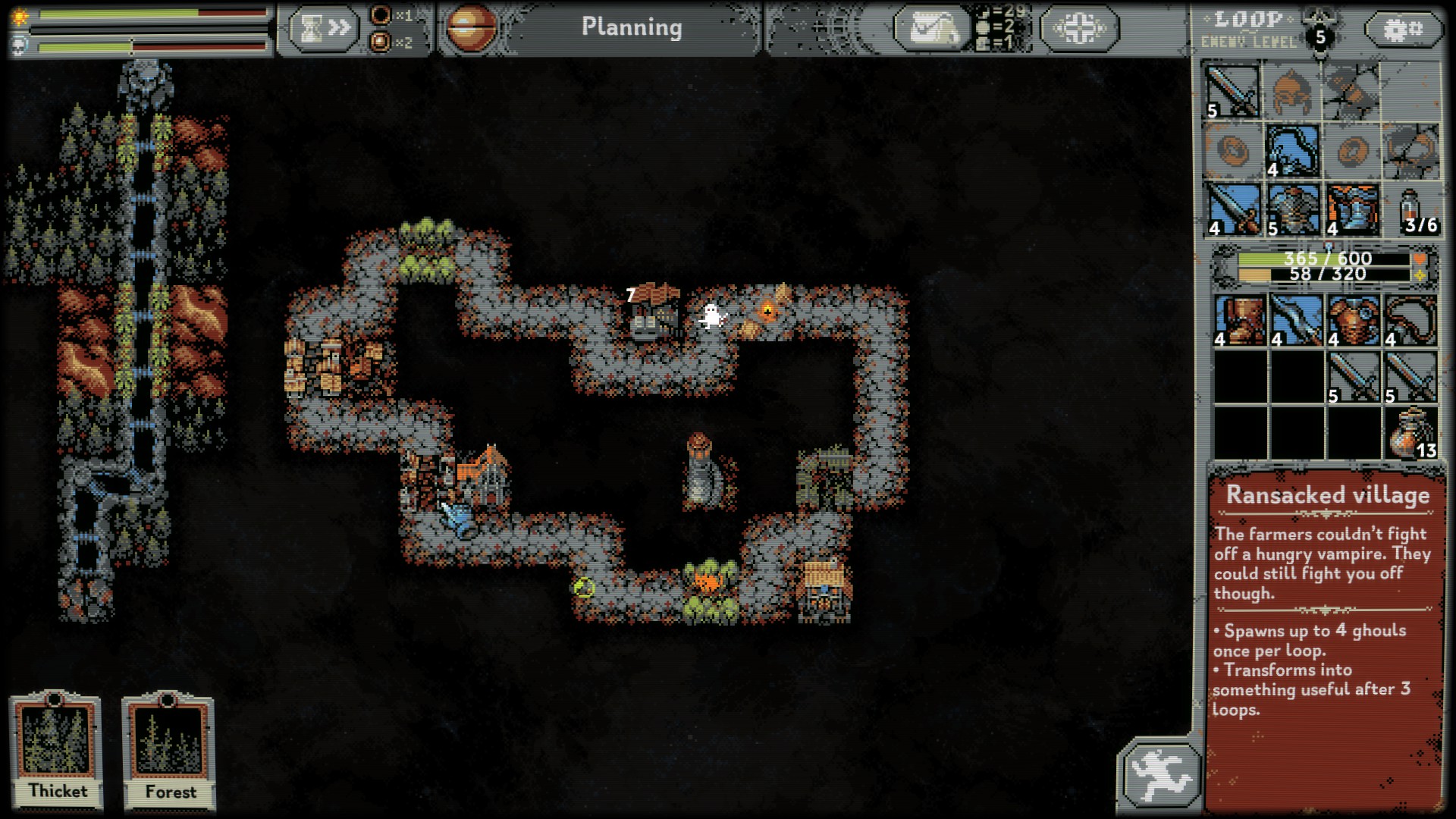Click the ornate cross emblem button
The width and height of the screenshot is (1456, 819).
coord(1078,29)
